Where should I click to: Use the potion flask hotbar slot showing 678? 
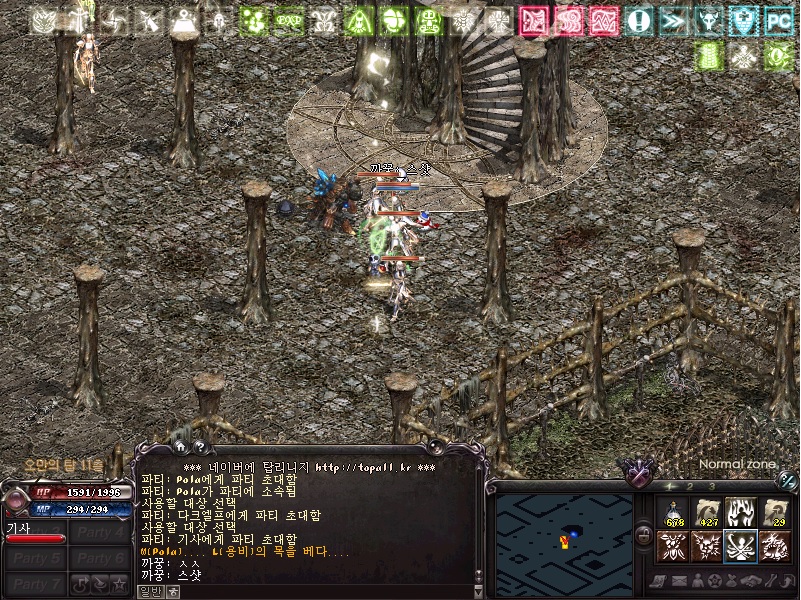[673, 513]
